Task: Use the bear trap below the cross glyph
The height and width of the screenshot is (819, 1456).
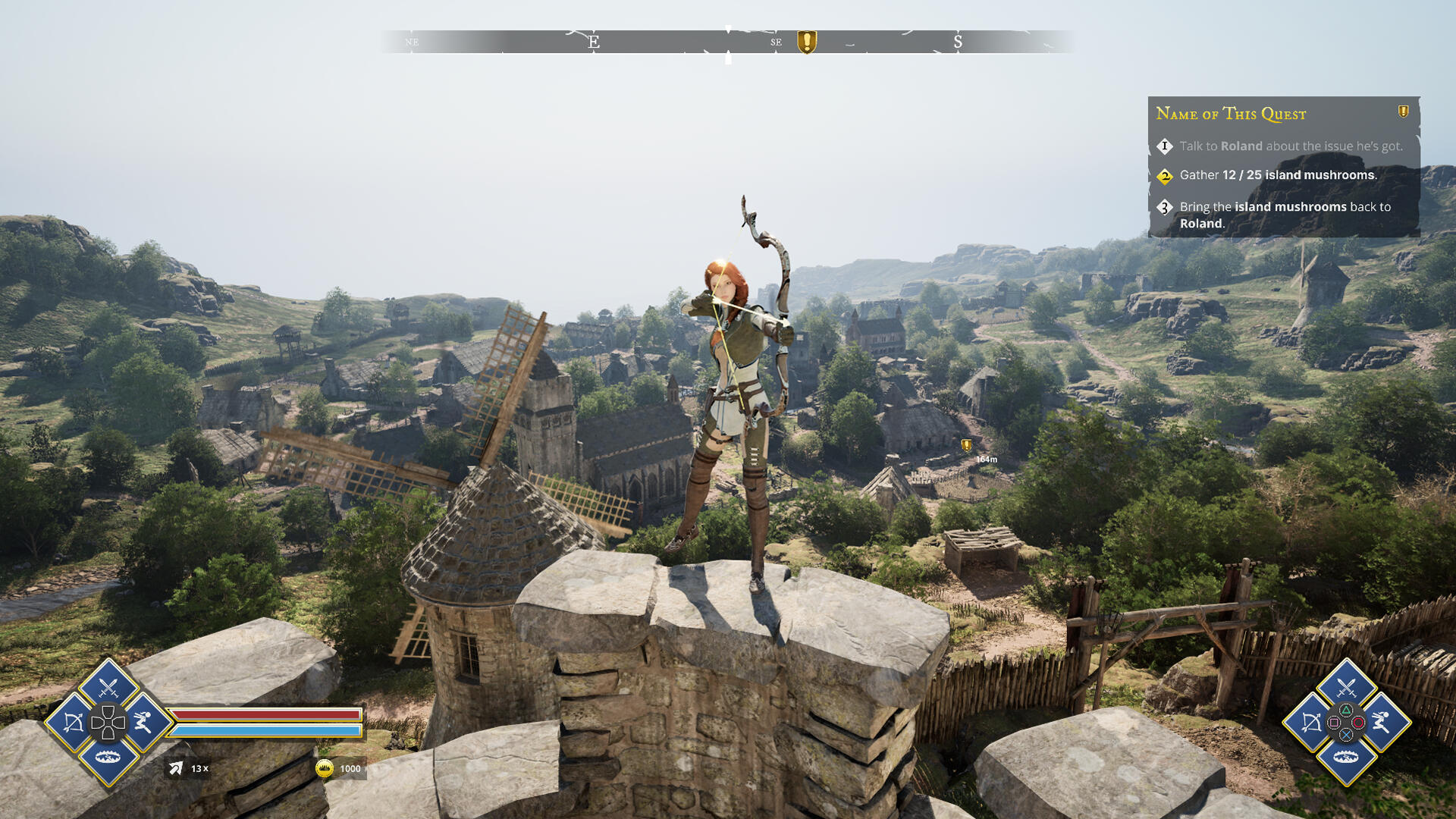Action: (1346, 757)
